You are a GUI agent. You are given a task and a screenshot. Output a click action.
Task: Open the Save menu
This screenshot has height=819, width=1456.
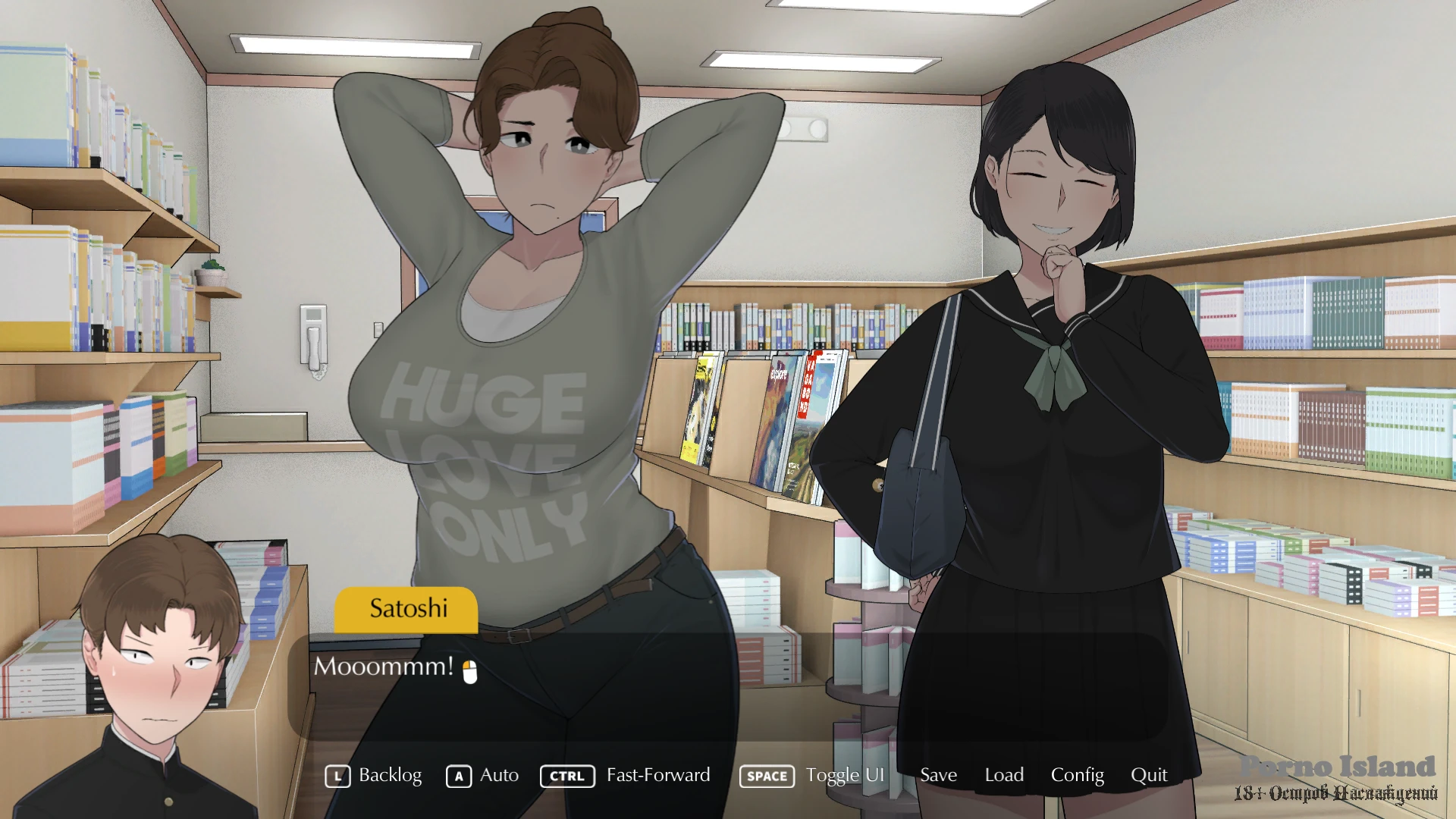coord(938,775)
